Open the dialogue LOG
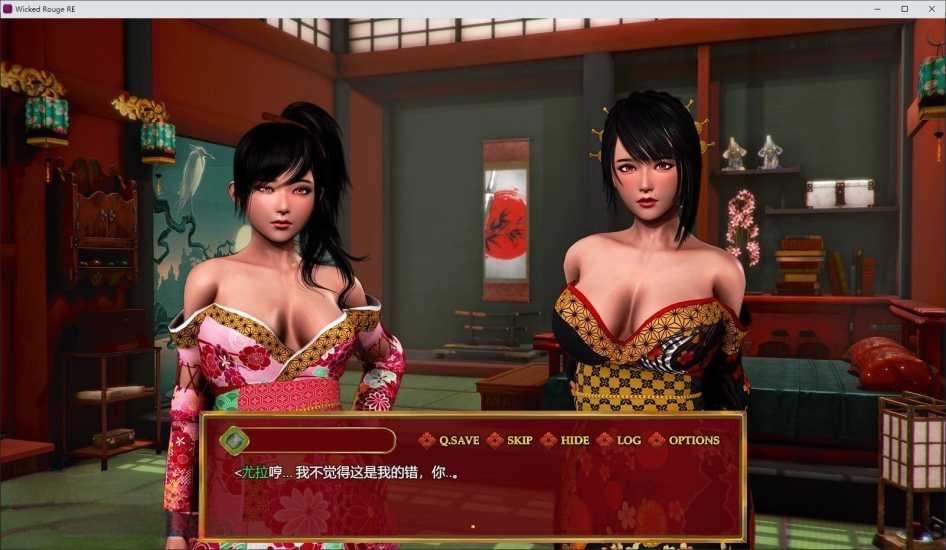 point(628,440)
